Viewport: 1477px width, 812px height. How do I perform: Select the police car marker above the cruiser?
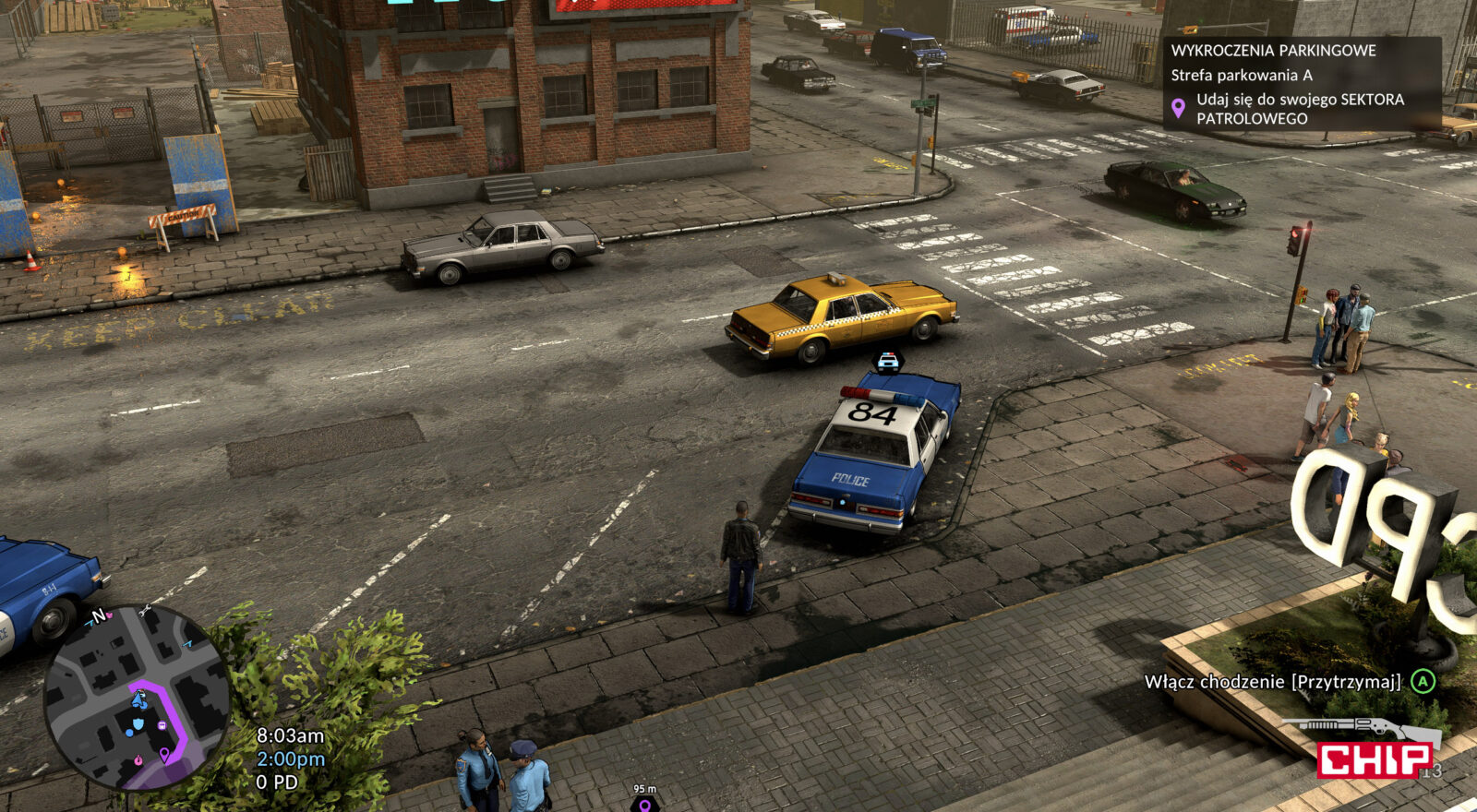(888, 361)
